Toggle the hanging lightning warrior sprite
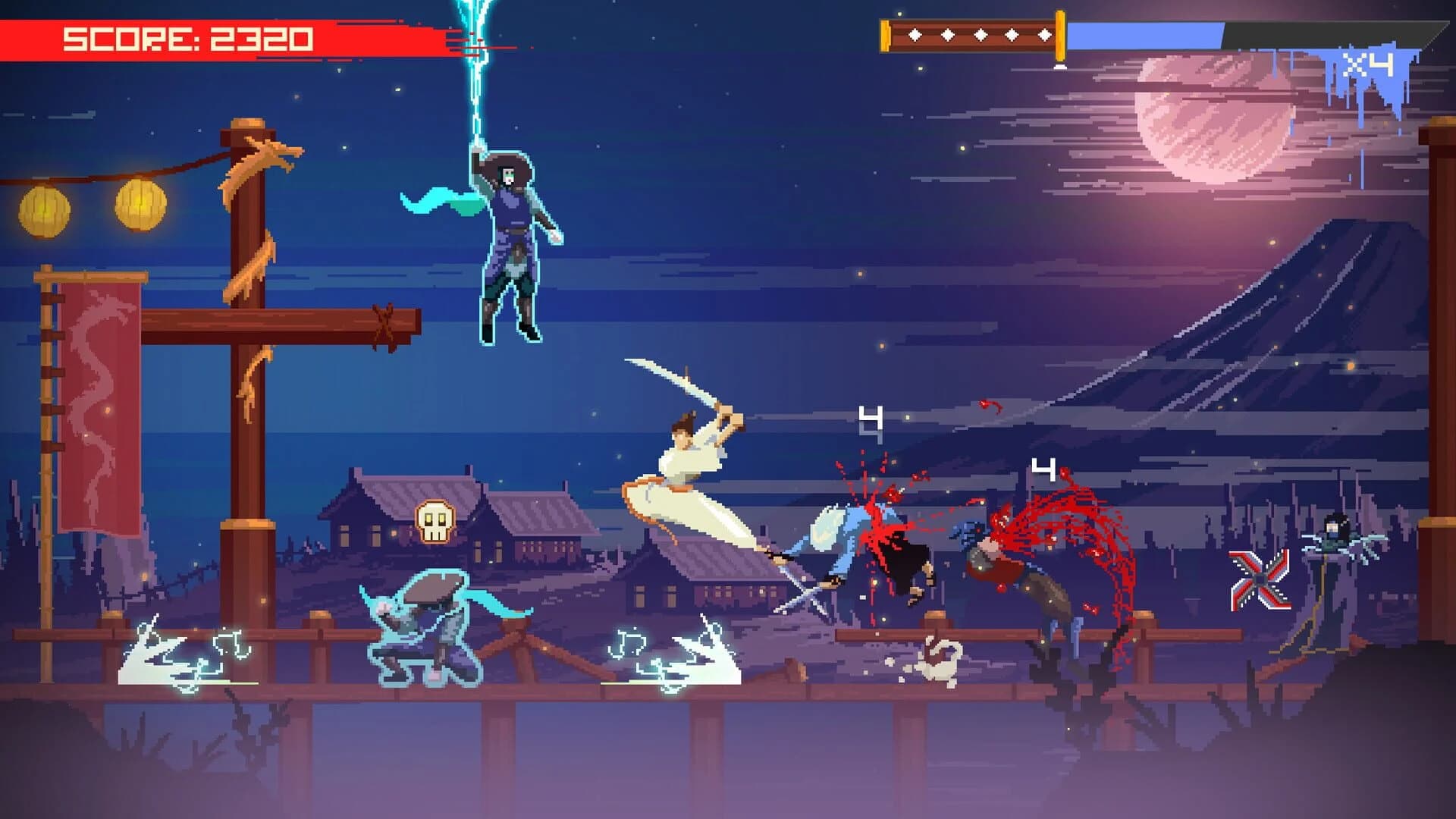1456x819 pixels. [x=508, y=243]
